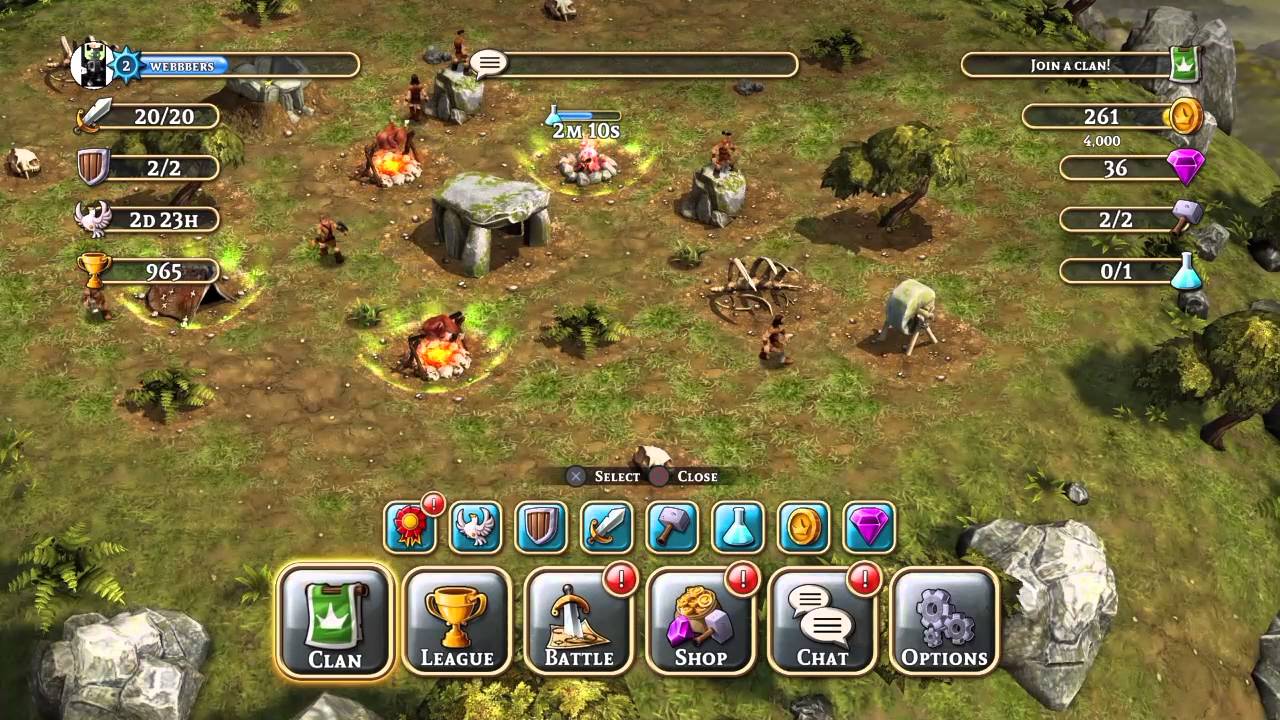The height and width of the screenshot is (720, 1280).
Task: Open the Shop menu
Action: point(701,621)
